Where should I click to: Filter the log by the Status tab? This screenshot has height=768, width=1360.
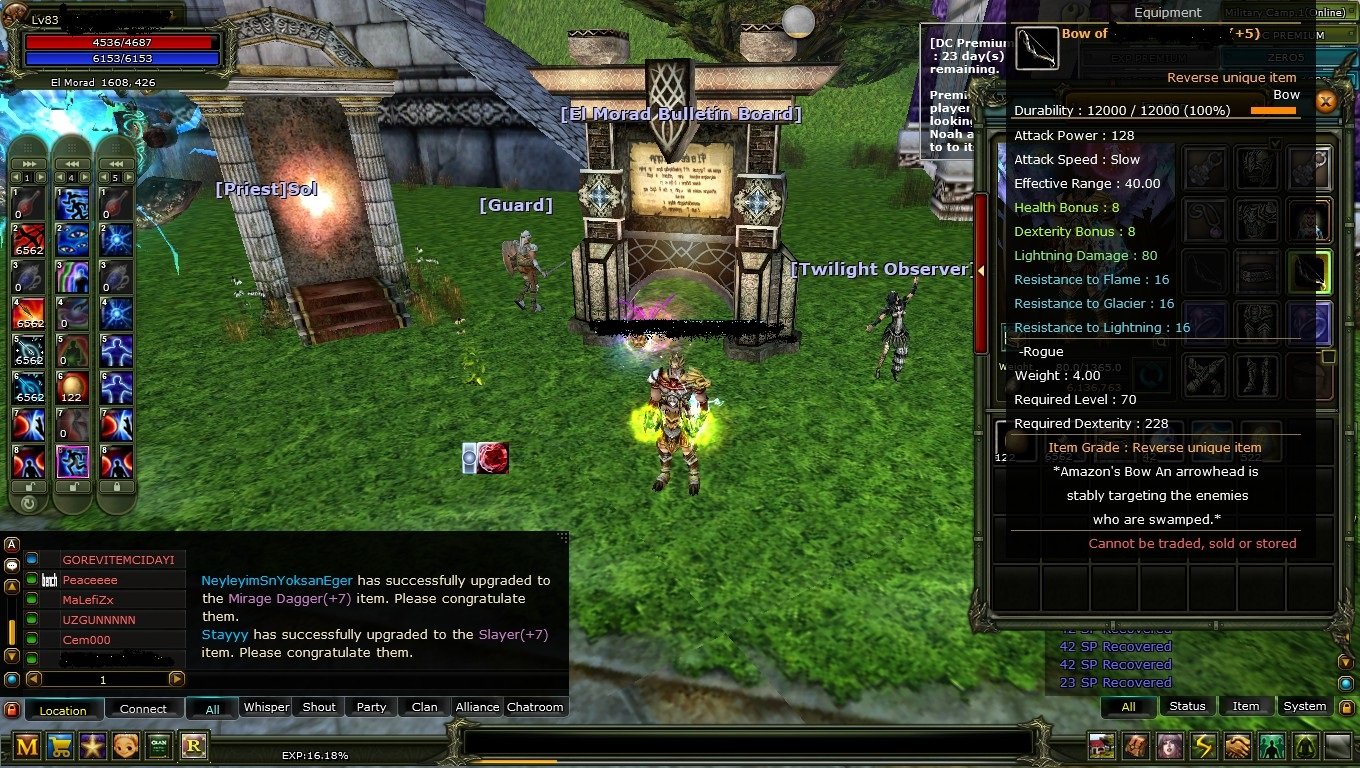tap(1187, 706)
